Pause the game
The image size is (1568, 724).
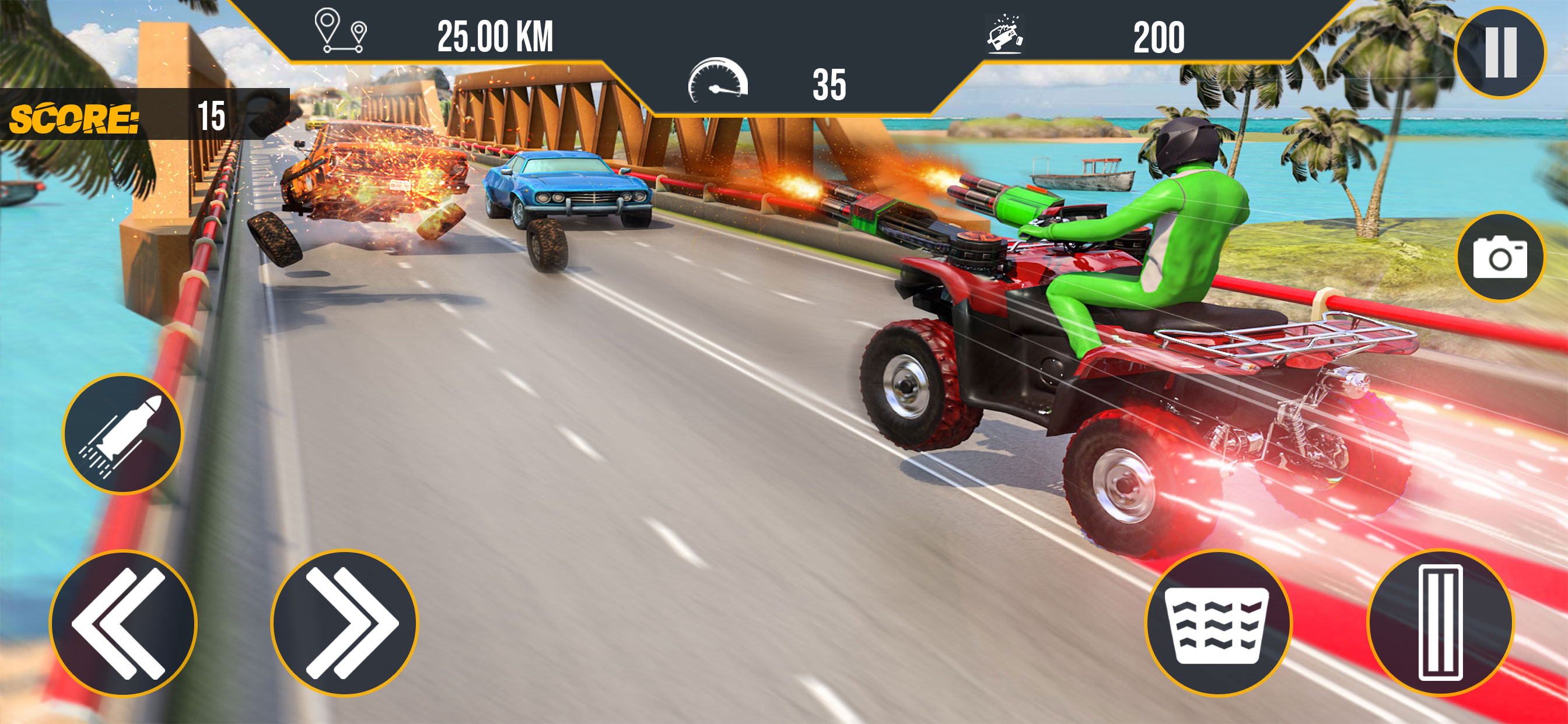click(1500, 52)
